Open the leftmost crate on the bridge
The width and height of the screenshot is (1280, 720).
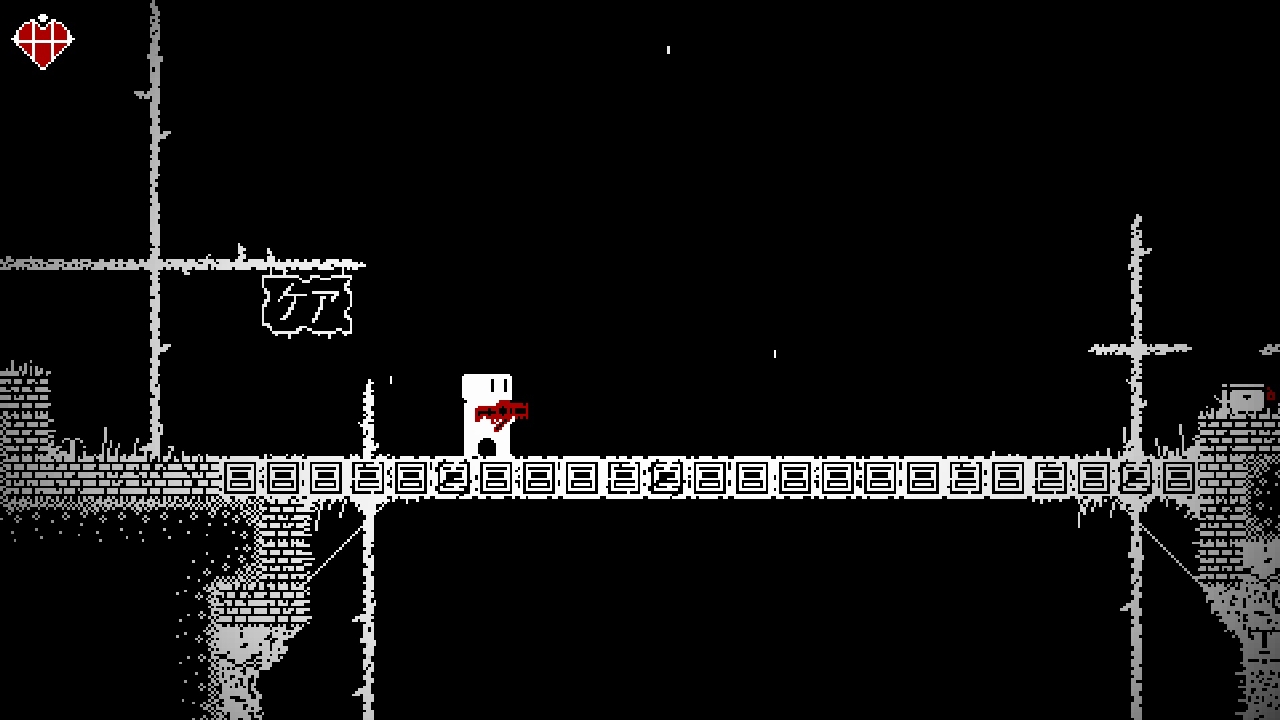click(x=240, y=478)
